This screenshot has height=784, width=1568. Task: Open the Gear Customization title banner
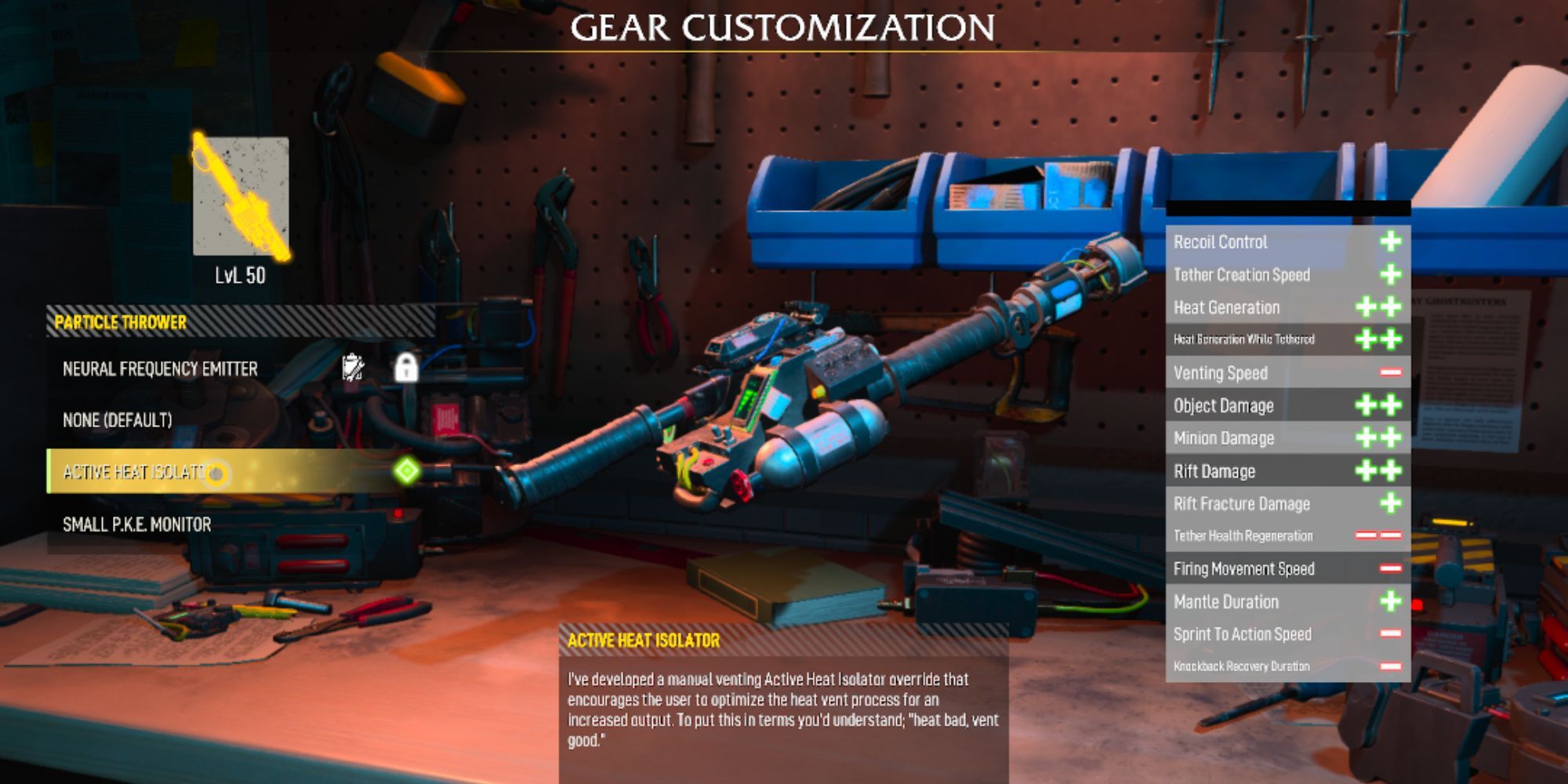click(784, 26)
